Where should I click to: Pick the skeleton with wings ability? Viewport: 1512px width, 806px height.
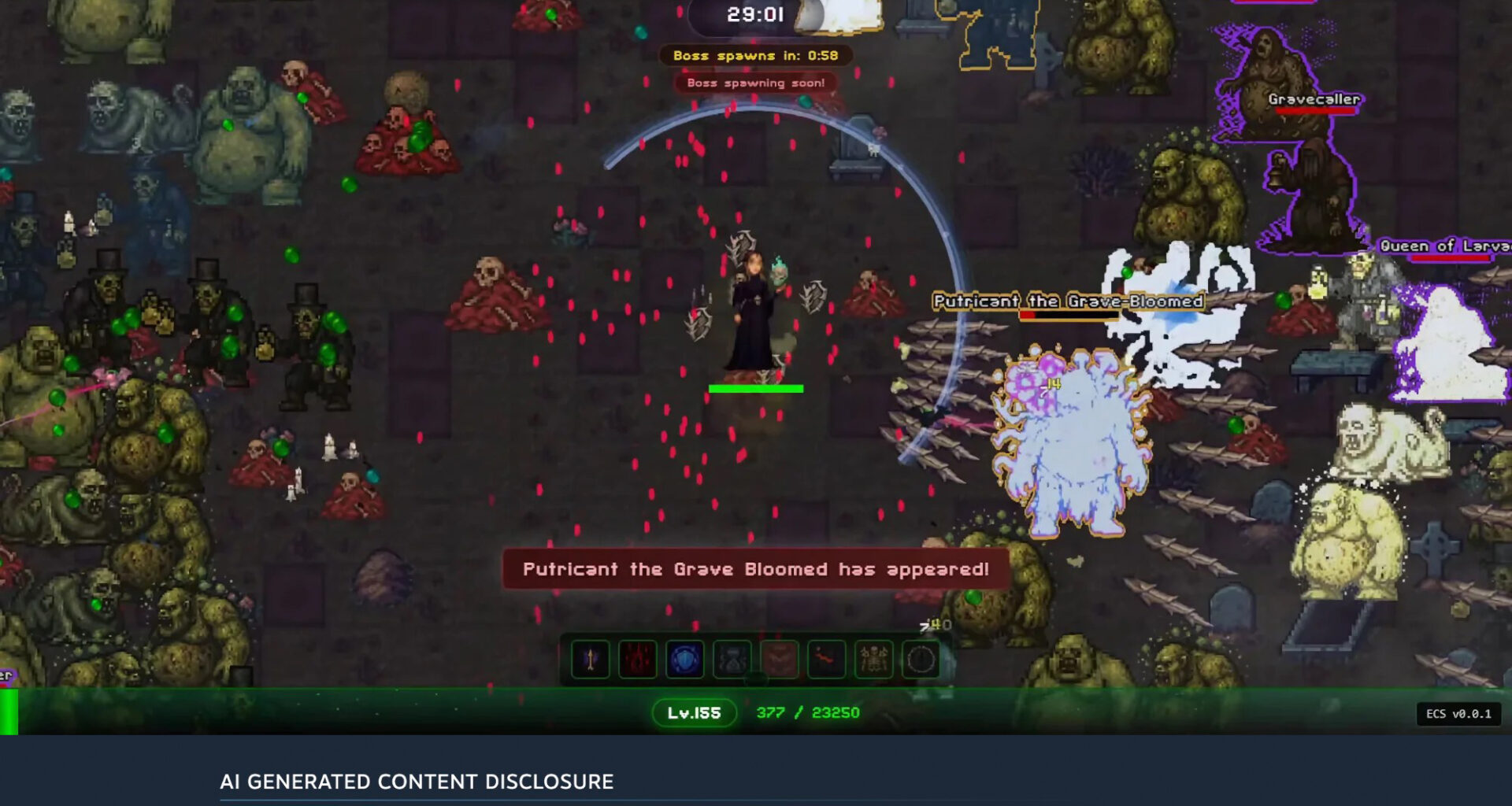click(x=873, y=660)
